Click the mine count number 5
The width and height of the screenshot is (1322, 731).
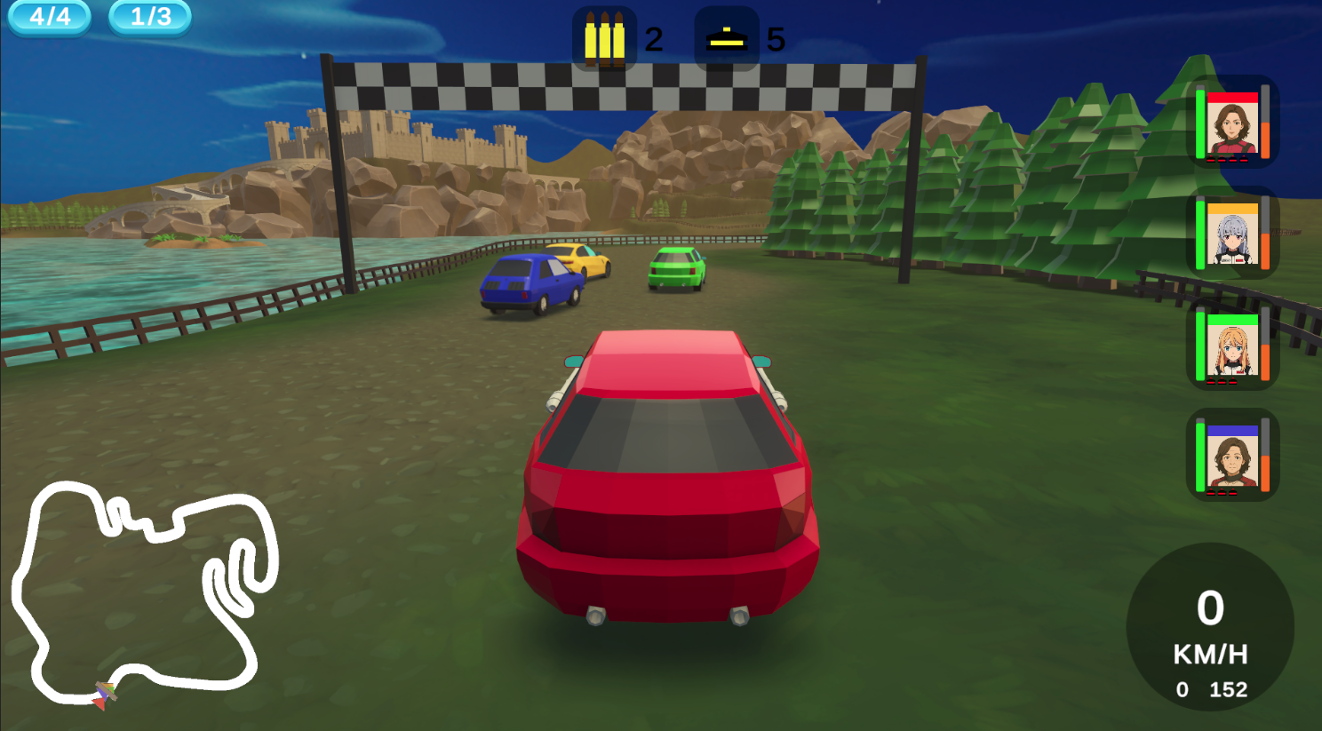pos(775,38)
